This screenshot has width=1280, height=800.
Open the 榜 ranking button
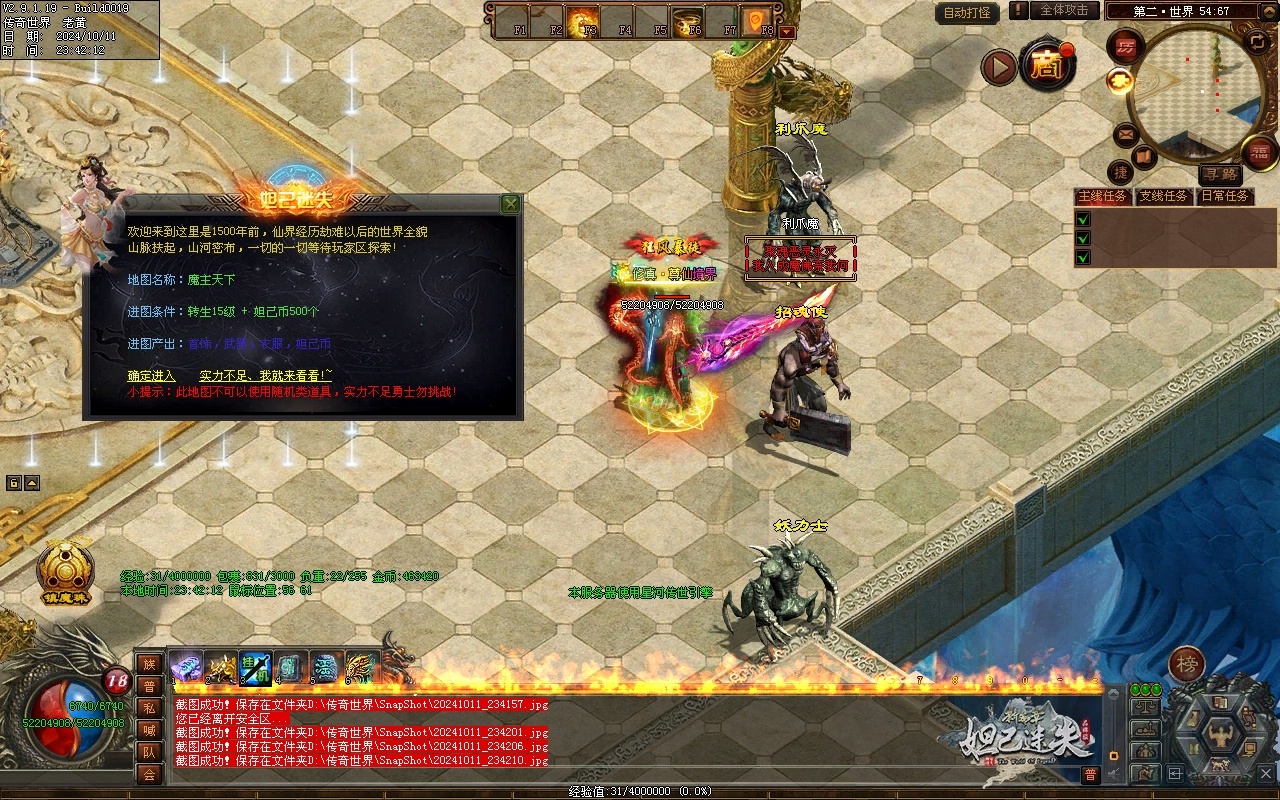(1187, 663)
